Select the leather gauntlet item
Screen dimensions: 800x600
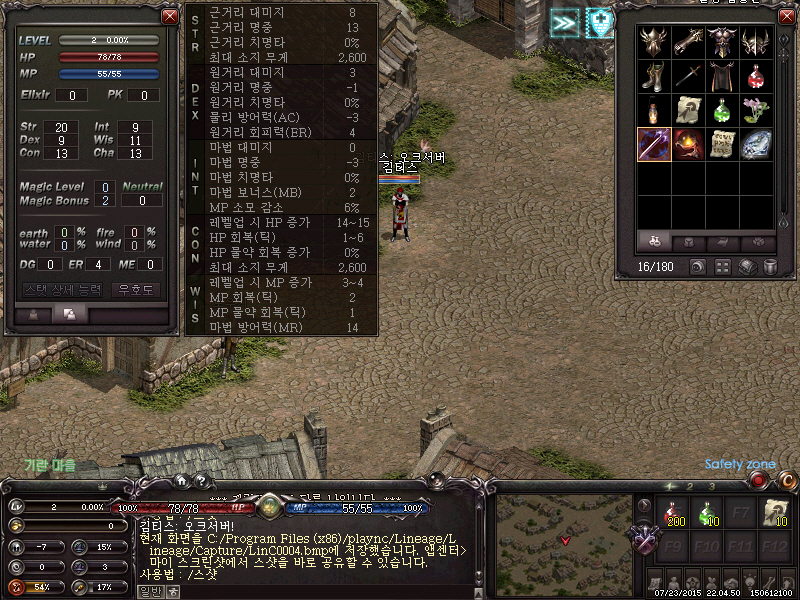(688, 42)
